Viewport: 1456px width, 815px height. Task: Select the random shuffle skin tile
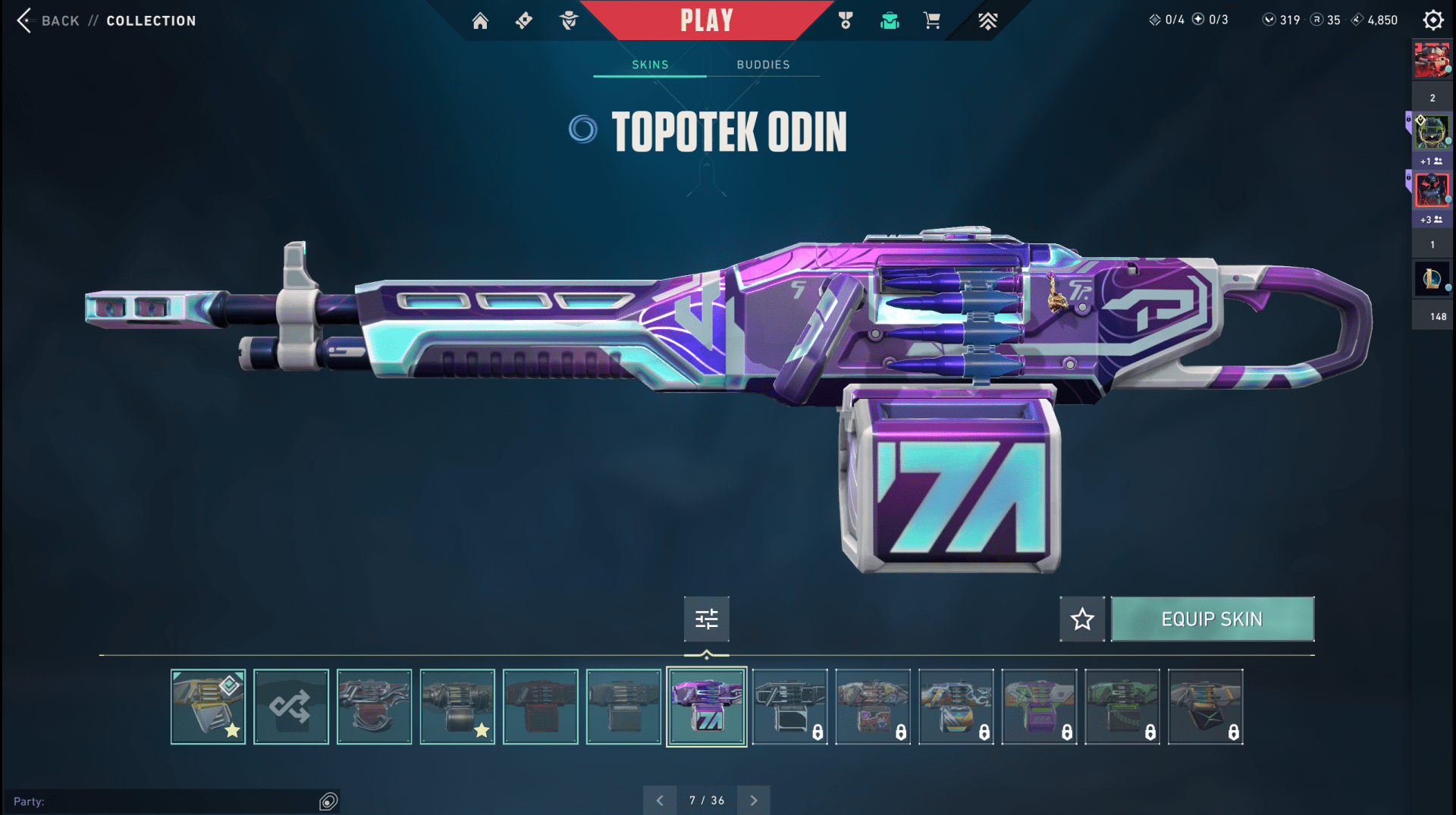click(291, 707)
